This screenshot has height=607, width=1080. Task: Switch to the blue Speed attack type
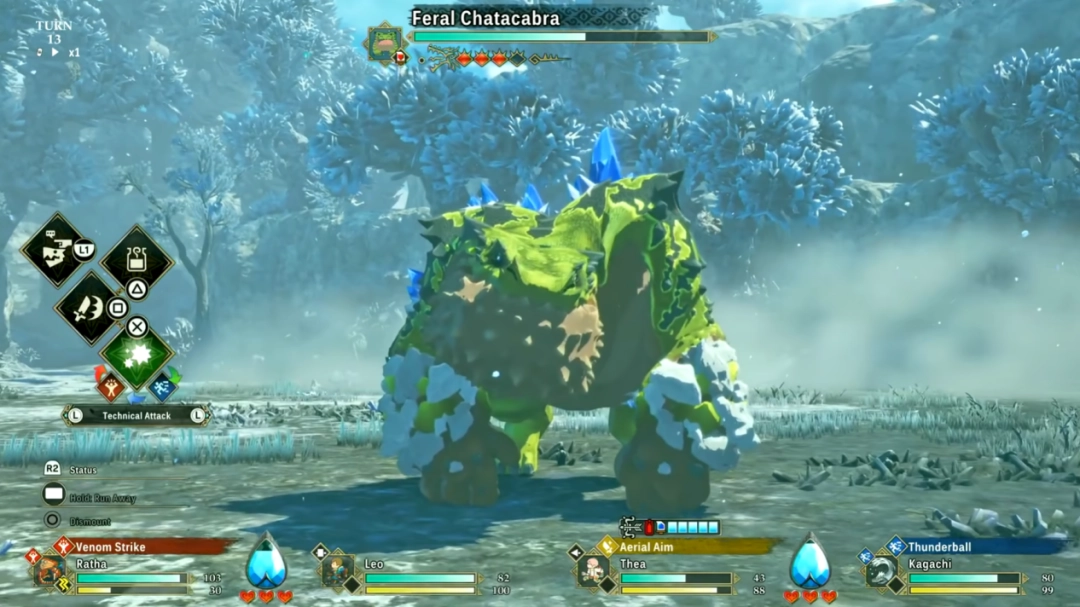coord(164,386)
